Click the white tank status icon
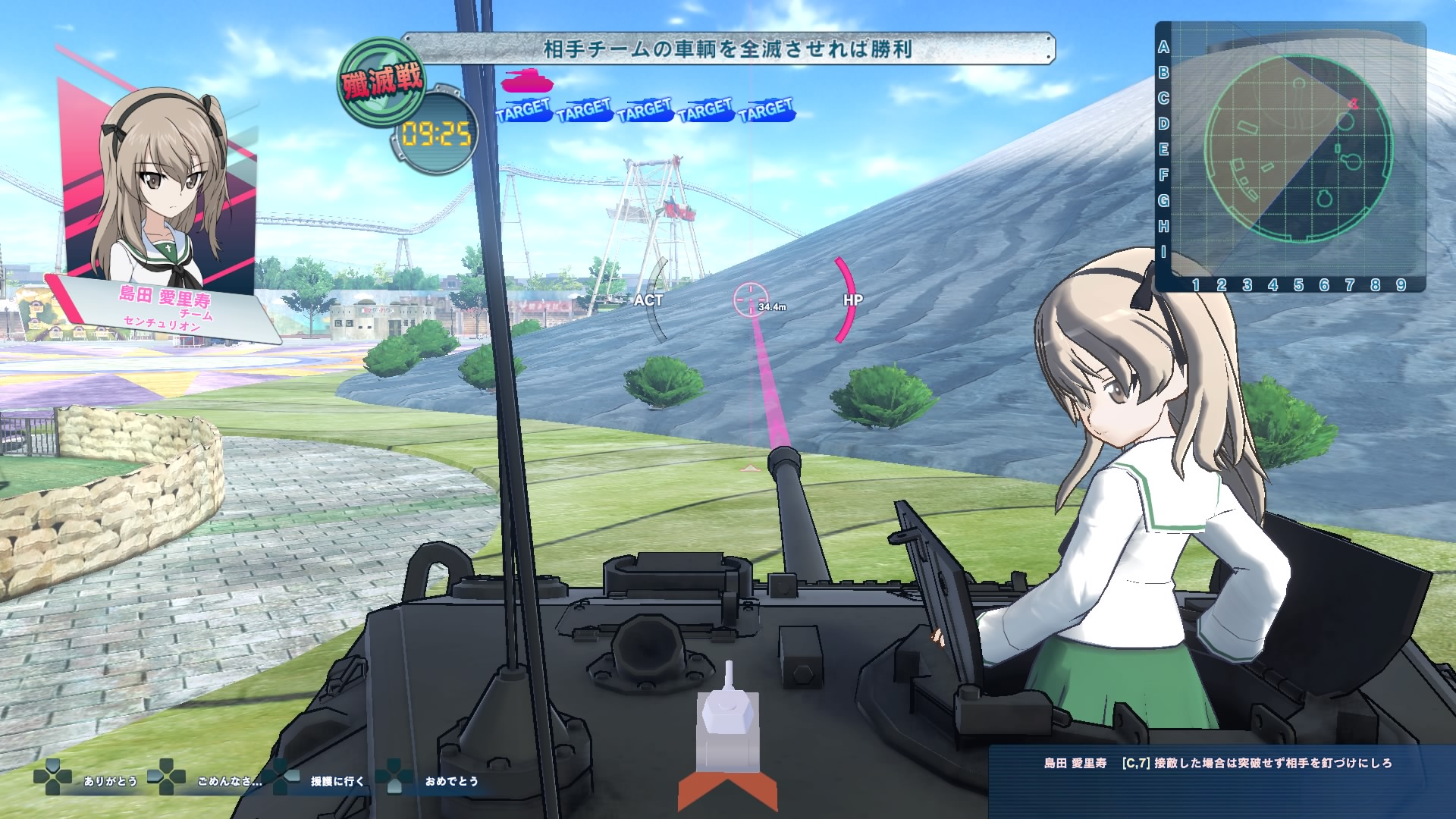Image resolution: width=1456 pixels, height=819 pixels. pos(727,728)
